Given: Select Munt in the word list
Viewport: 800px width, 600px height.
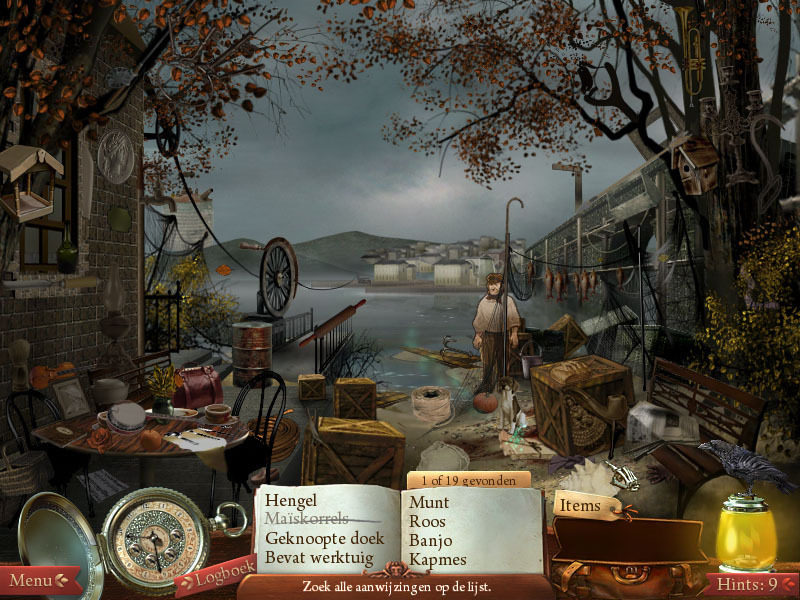Looking at the screenshot, I should (429, 503).
